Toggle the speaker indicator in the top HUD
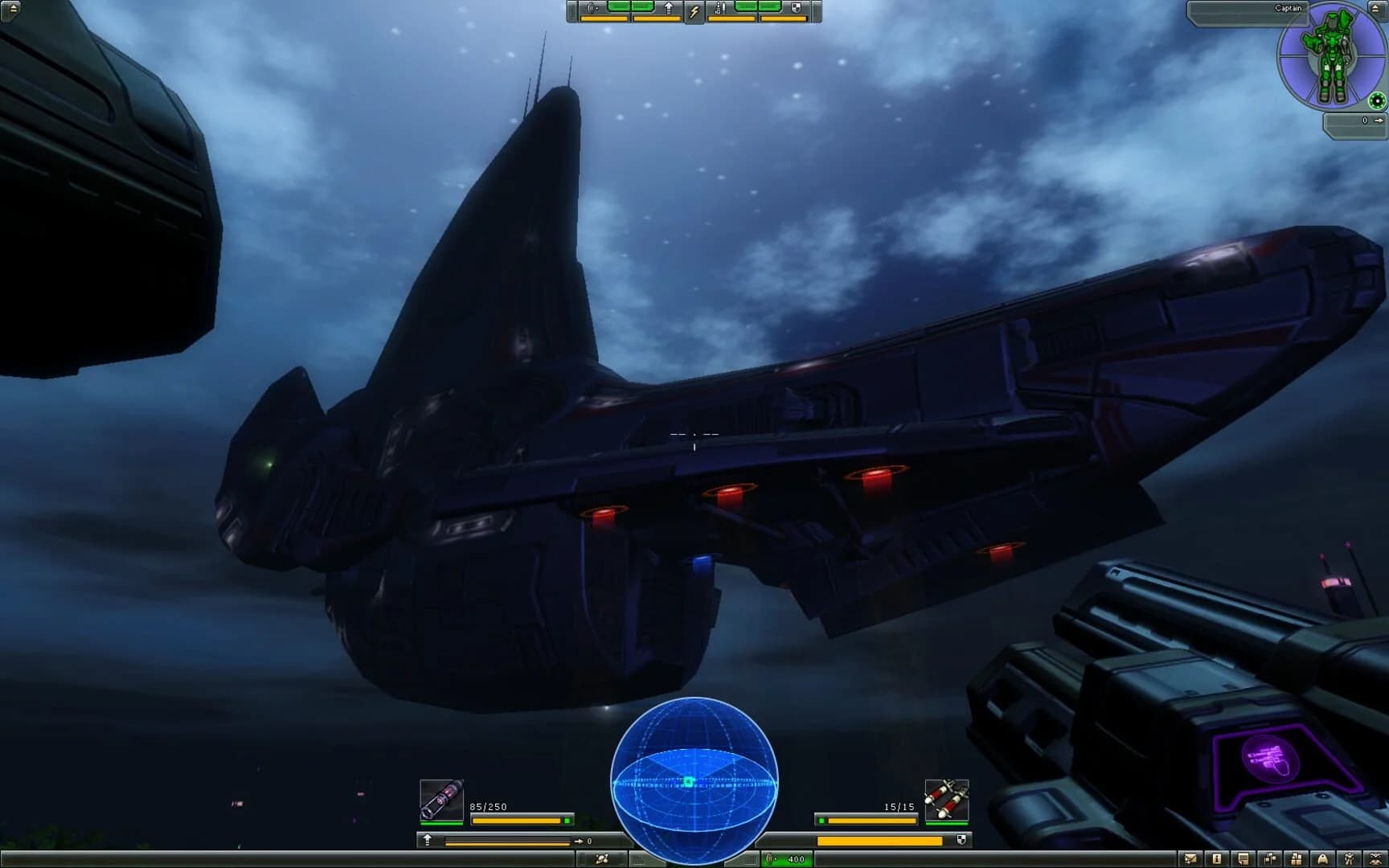Screen dimensions: 1389x868 click(x=591, y=9)
